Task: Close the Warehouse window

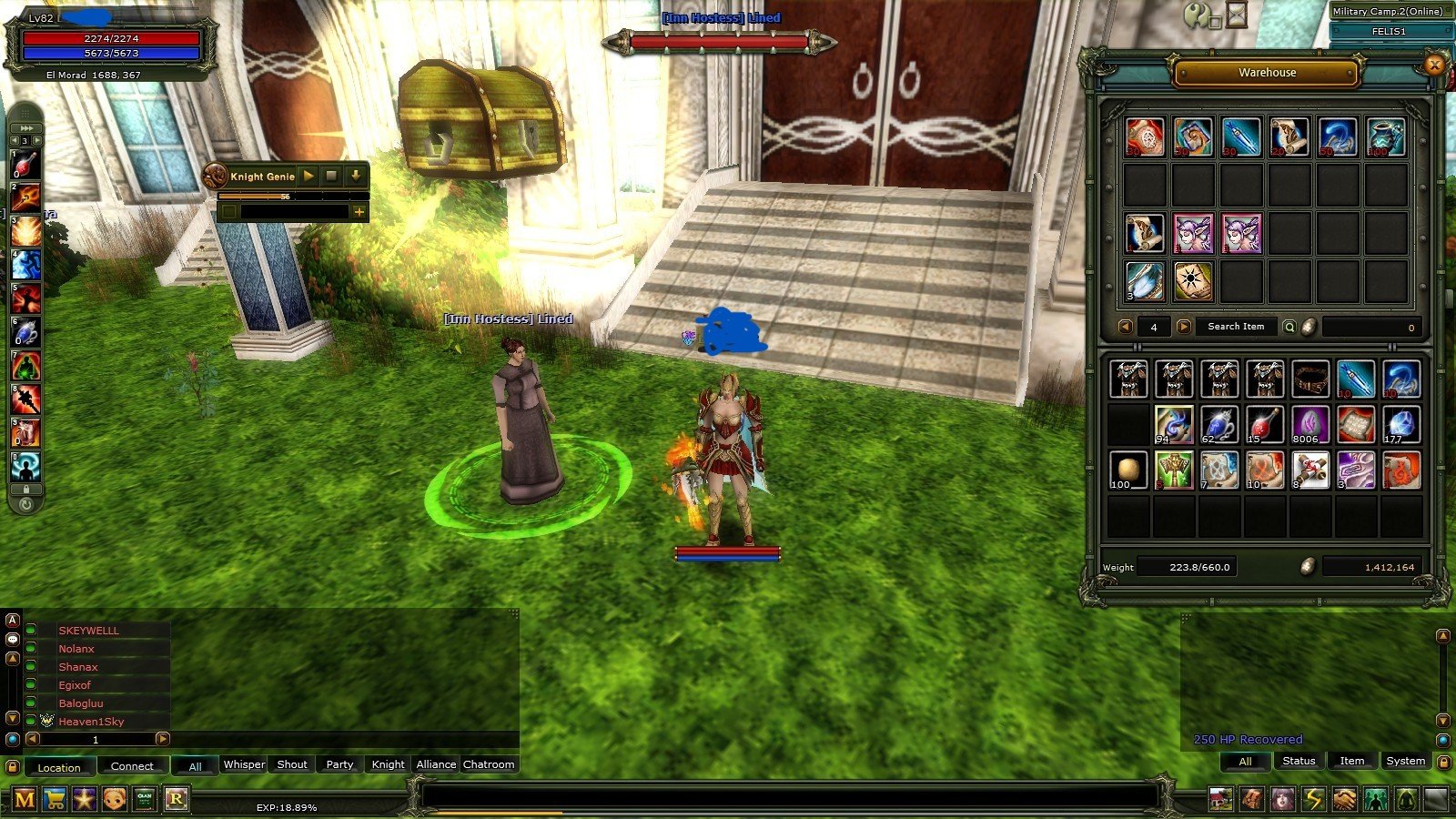Action: pyautogui.click(x=1434, y=65)
